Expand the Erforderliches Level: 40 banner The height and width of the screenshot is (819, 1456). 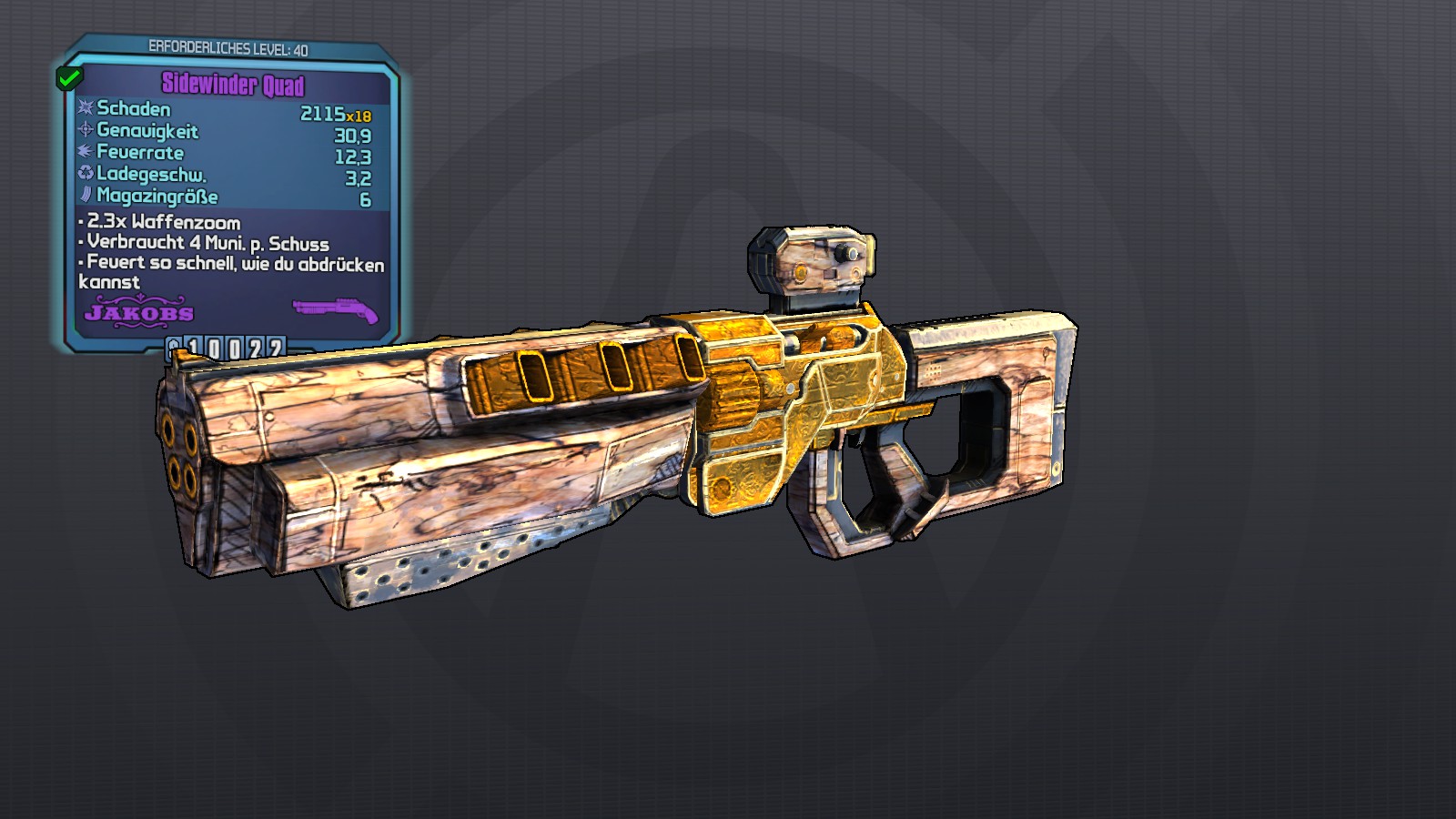coord(227,48)
